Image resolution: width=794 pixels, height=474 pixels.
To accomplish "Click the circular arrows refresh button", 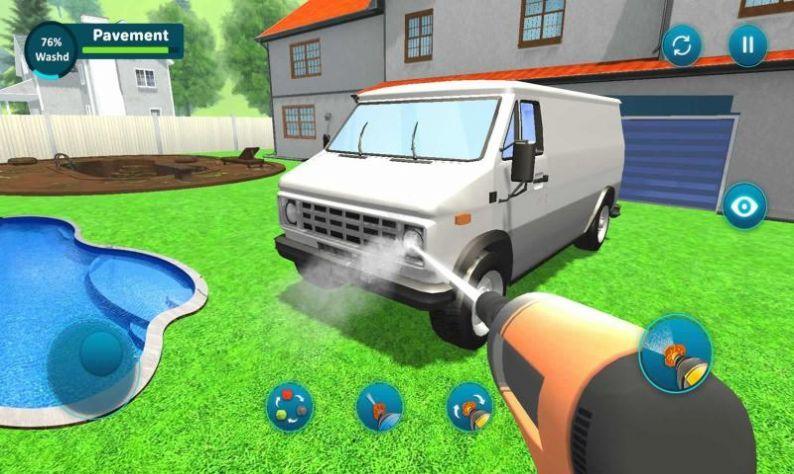I will tap(682, 45).
